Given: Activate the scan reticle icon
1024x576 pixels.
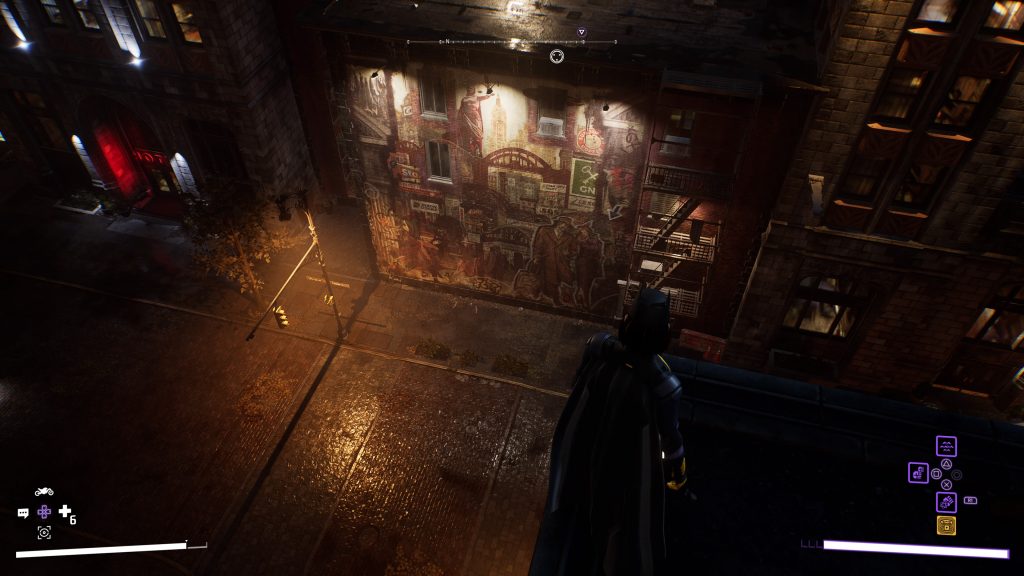Looking at the screenshot, I should [x=44, y=532].
